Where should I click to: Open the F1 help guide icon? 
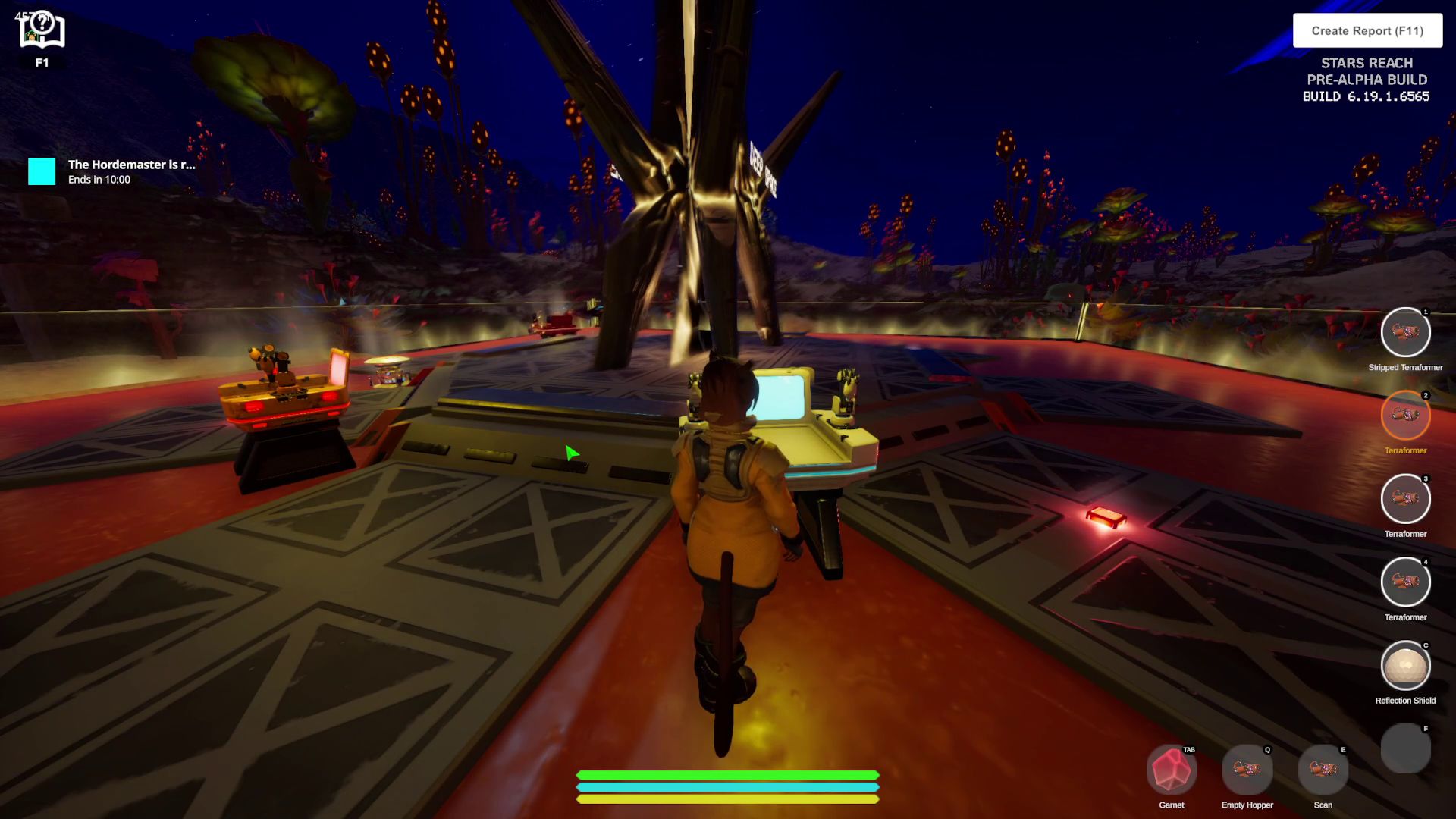point(42,32)
